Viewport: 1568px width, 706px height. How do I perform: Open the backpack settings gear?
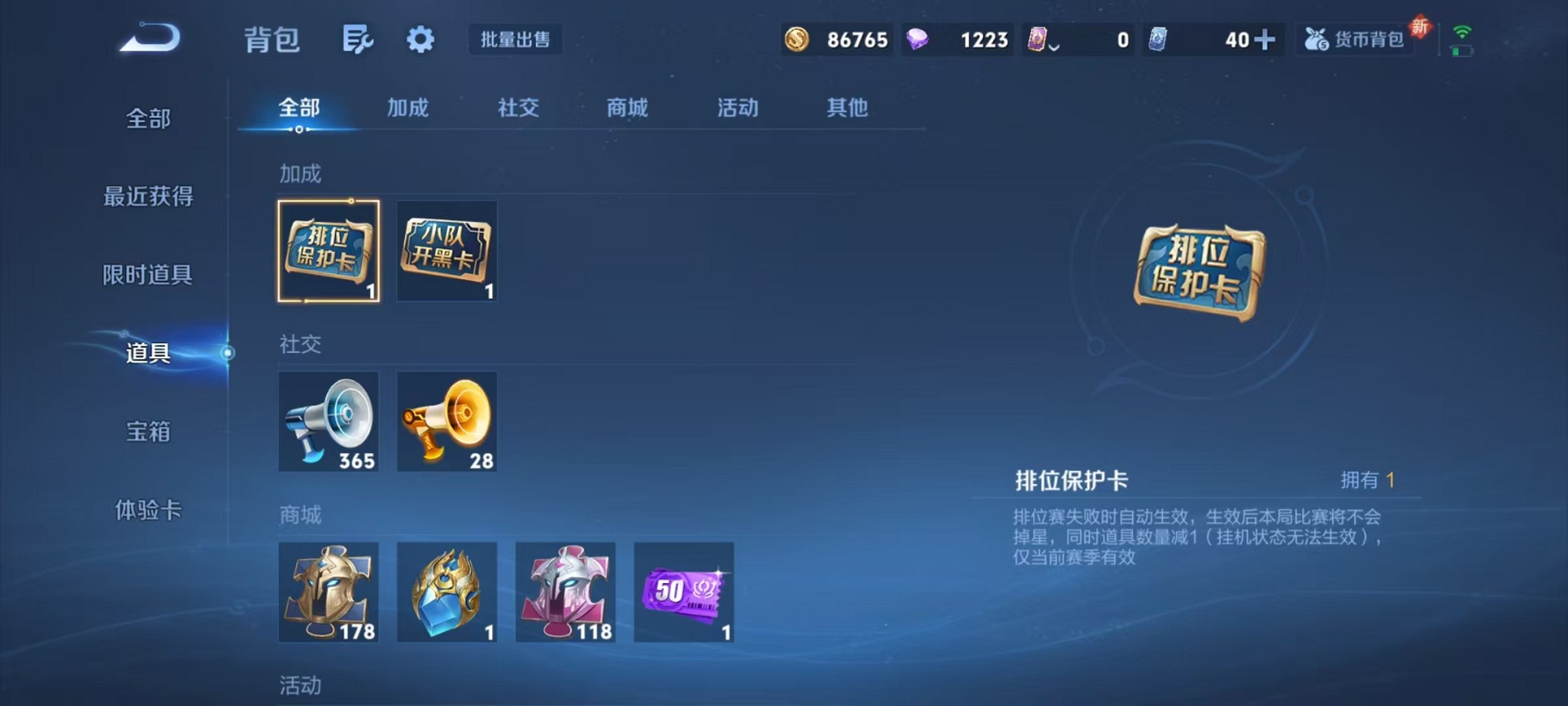[420, 39]
